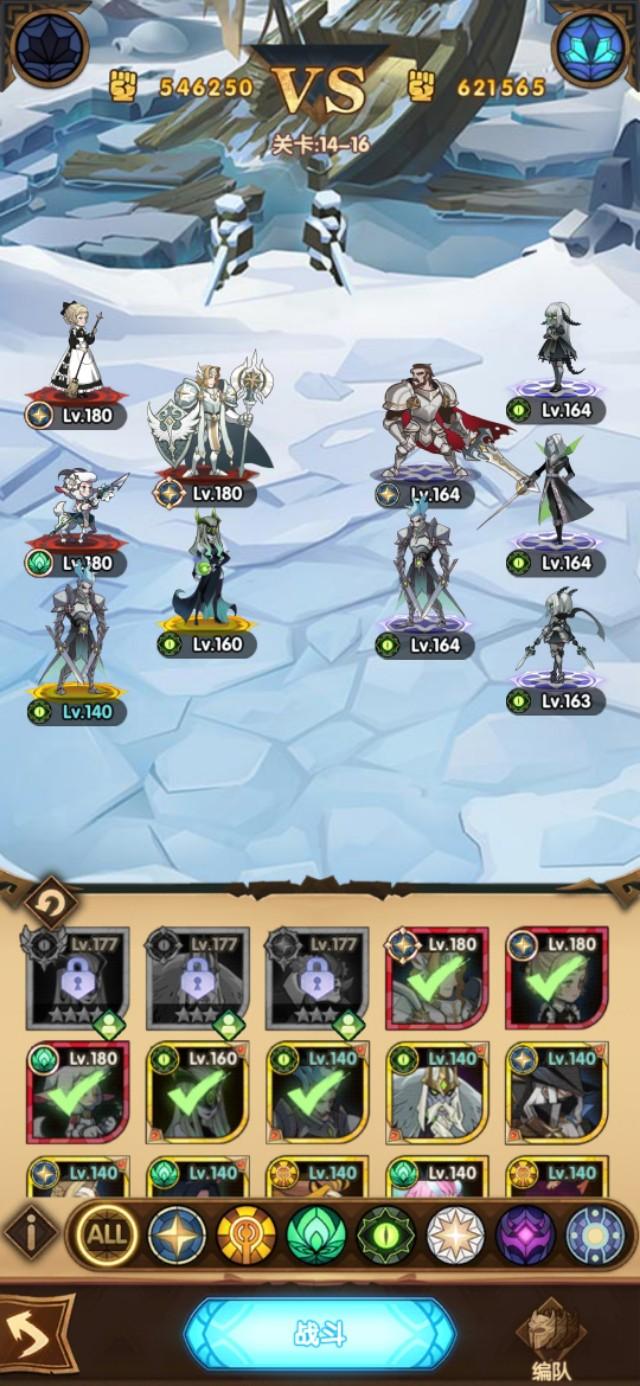Filter heroes by the orange Mauler faction
Screen dimensions: 640x1386
click(x=247, y=1235)
